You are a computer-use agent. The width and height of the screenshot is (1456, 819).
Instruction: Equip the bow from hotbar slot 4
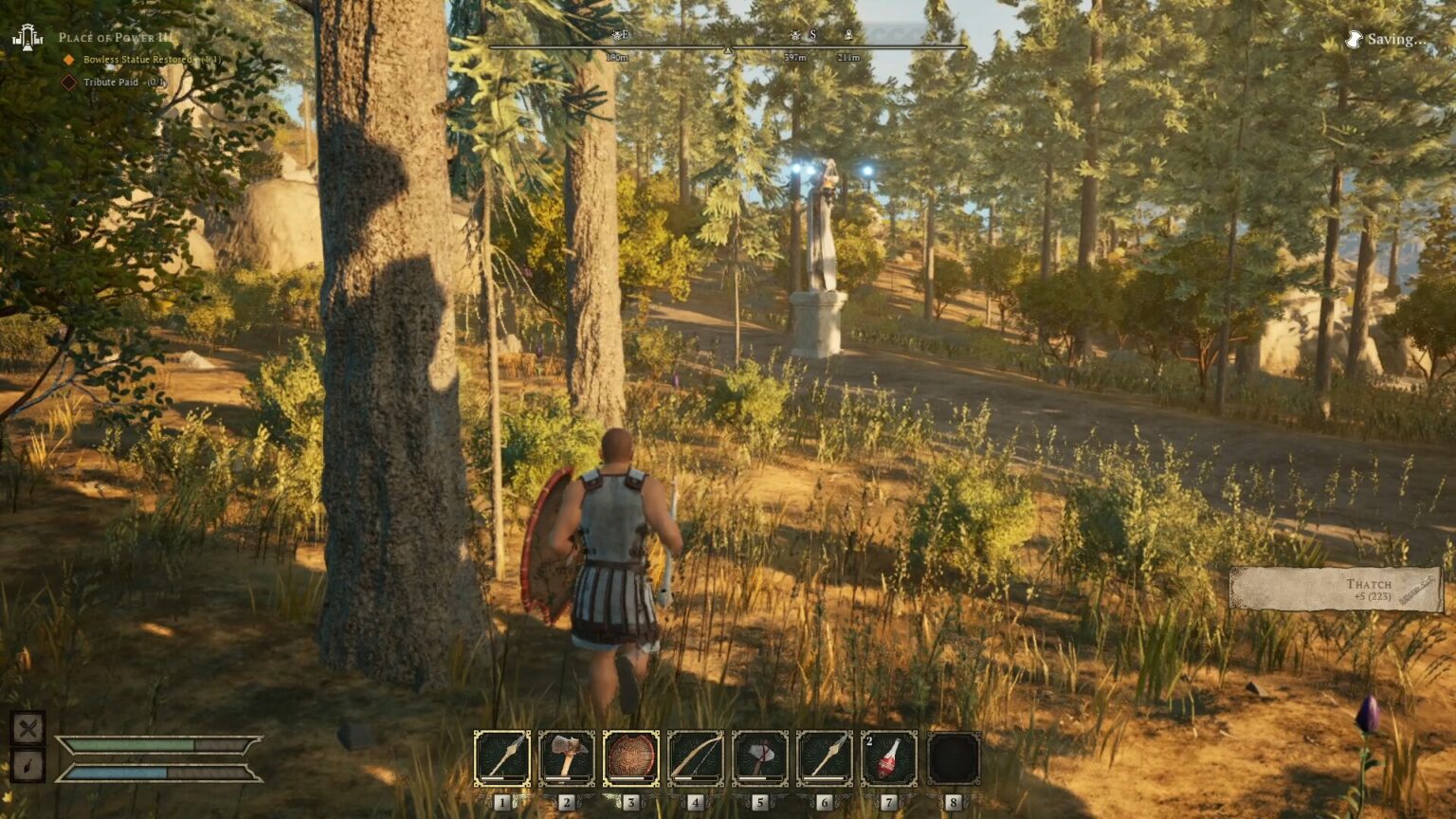click(x=695, y=756)
